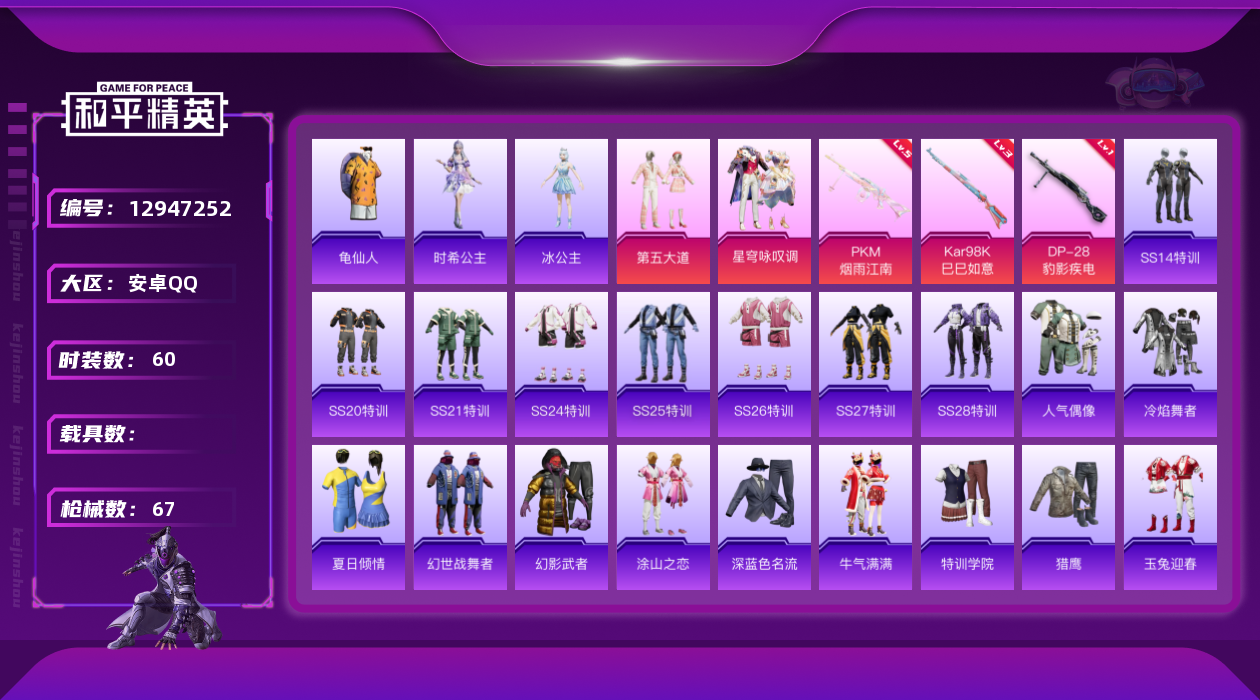Image resolution: width=1260 pixels, height=700 pixels.
Task: Choose the 幻影武者 outfit card
Action: tap(561, 517)
